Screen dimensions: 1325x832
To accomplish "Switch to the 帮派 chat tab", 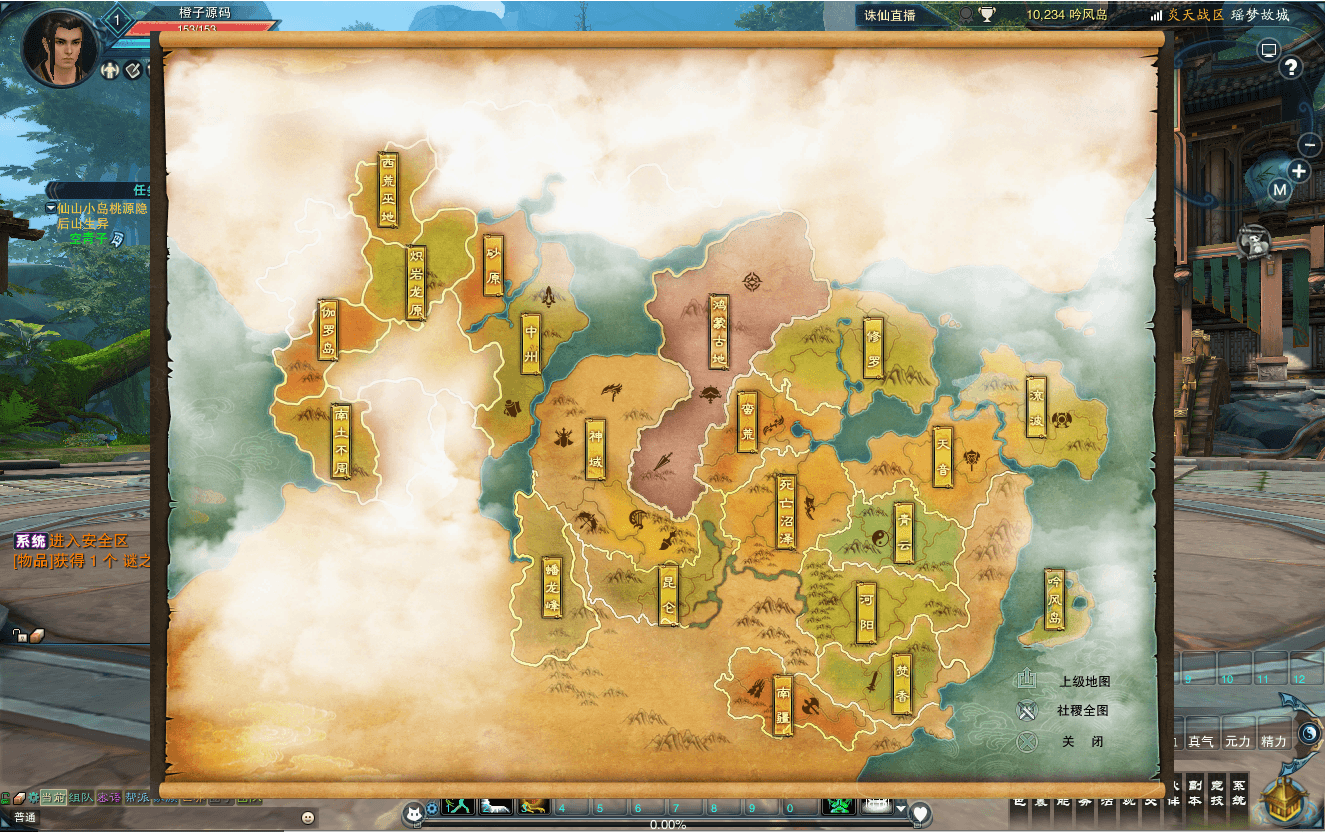I will 136,798.
